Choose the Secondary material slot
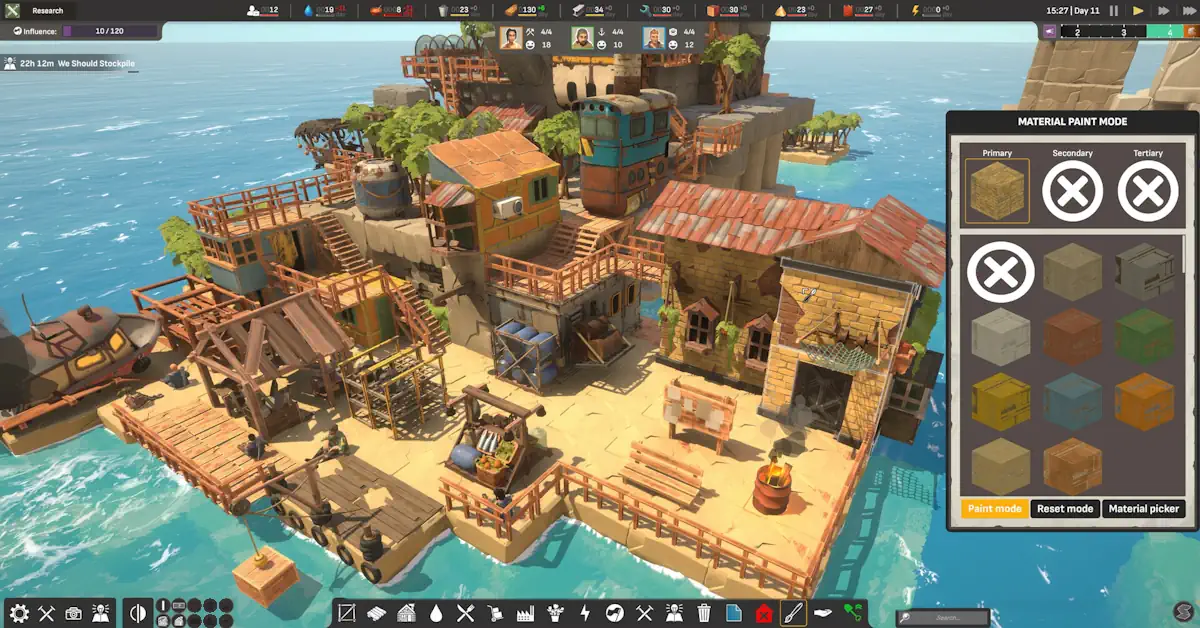This screenshot has height=628, width=1200. coord(1072,190)
